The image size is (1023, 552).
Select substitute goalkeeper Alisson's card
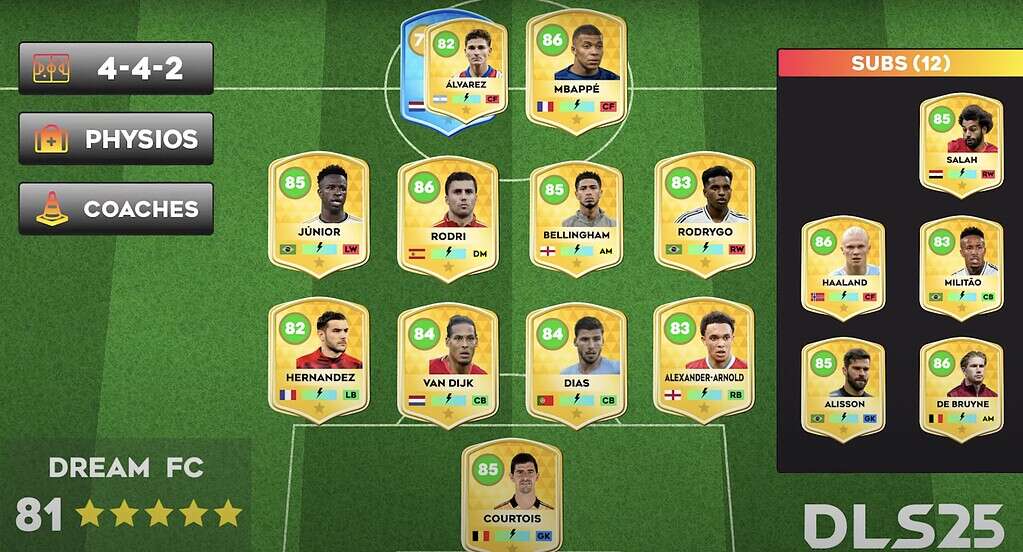(x=842, y=389)
